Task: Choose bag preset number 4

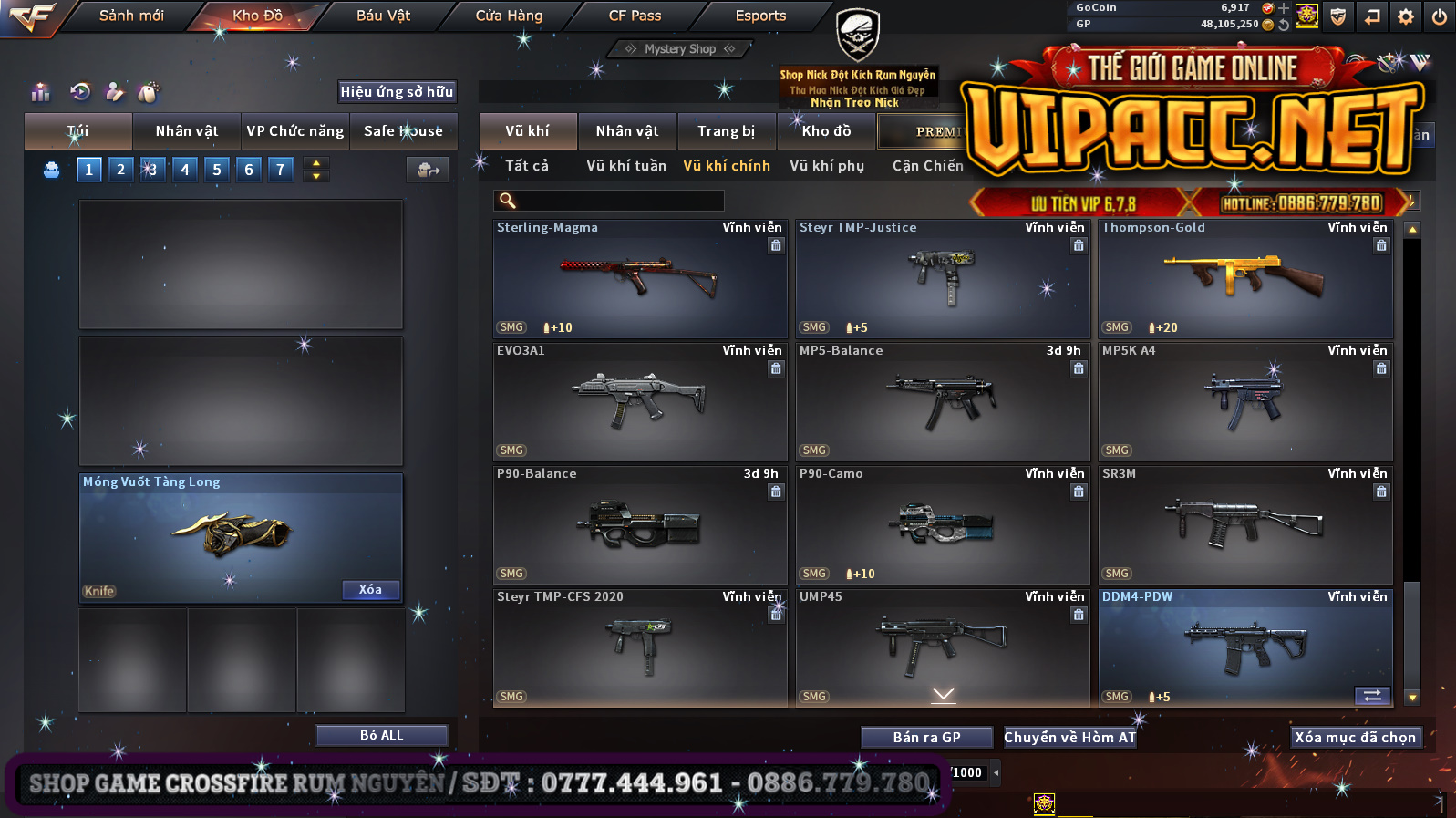Action: pos(185,170)
